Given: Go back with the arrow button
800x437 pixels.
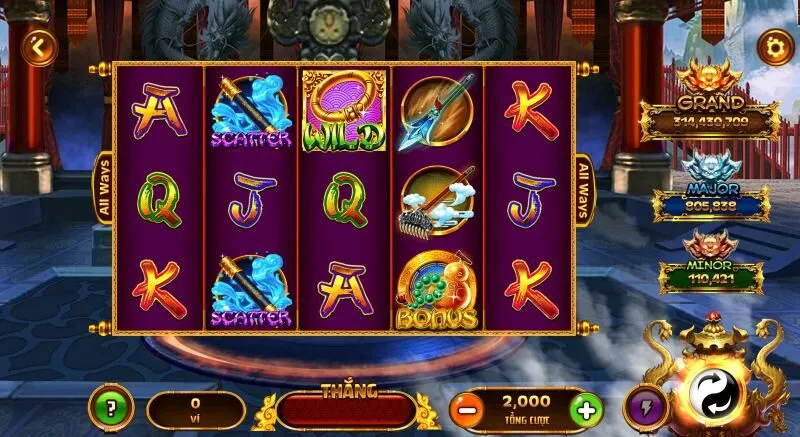Looking at the screenshot, I should click(x=39, y=46).
